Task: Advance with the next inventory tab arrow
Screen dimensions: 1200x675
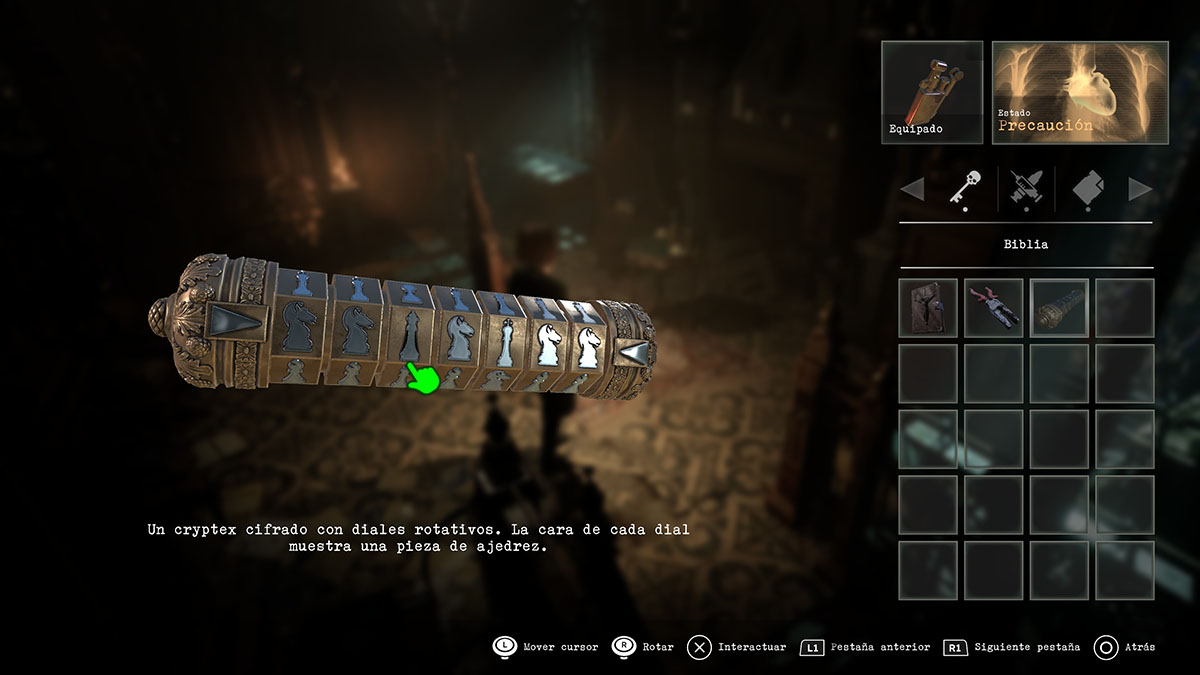Action: (x=1141, y=189)
